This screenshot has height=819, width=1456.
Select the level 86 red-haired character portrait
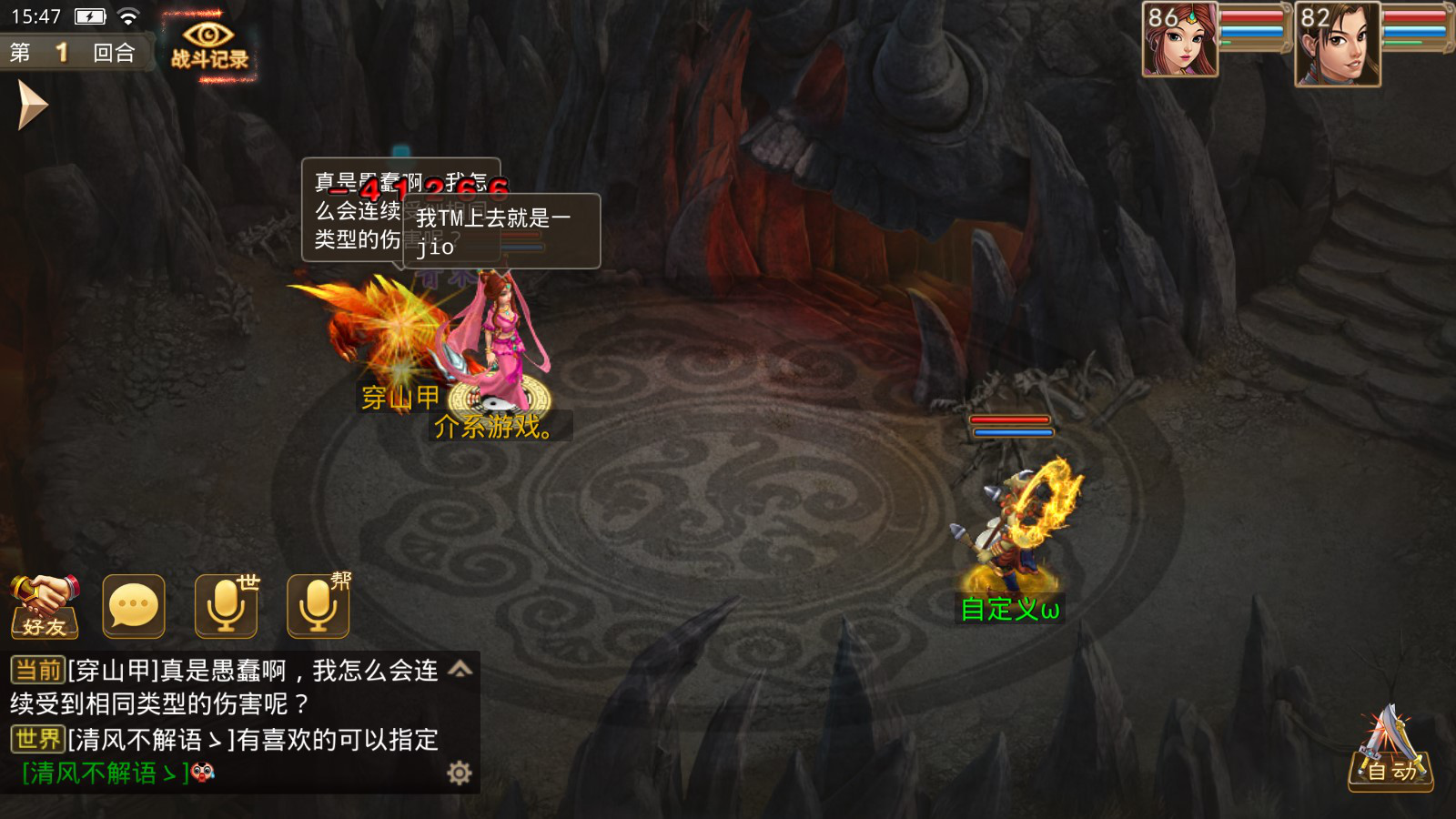click(1180, 41)
